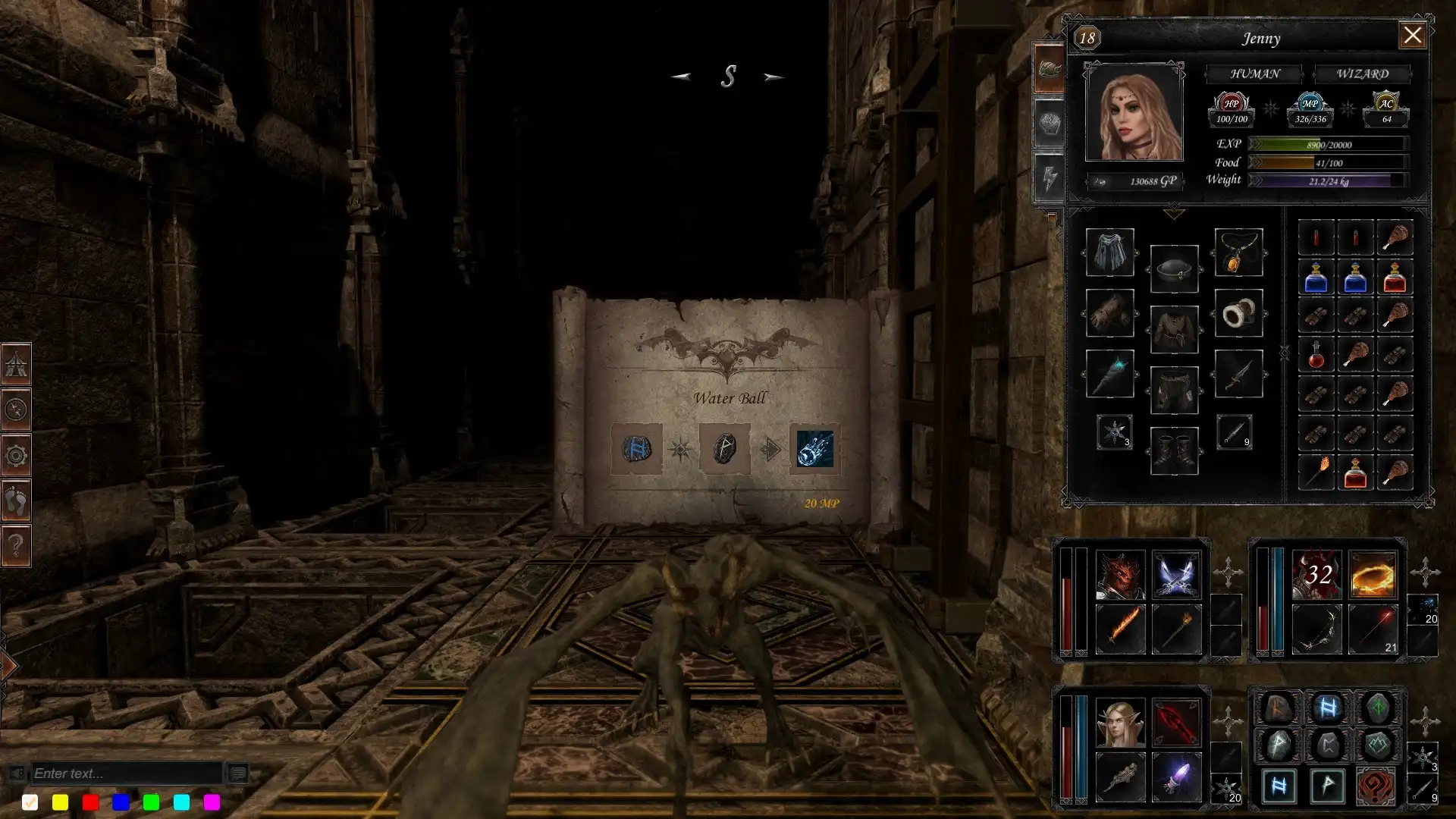Select the throwing star stack in Jenny's inventory
Viewport: 1456px width, 819px height.
[x=1114, y=433]
